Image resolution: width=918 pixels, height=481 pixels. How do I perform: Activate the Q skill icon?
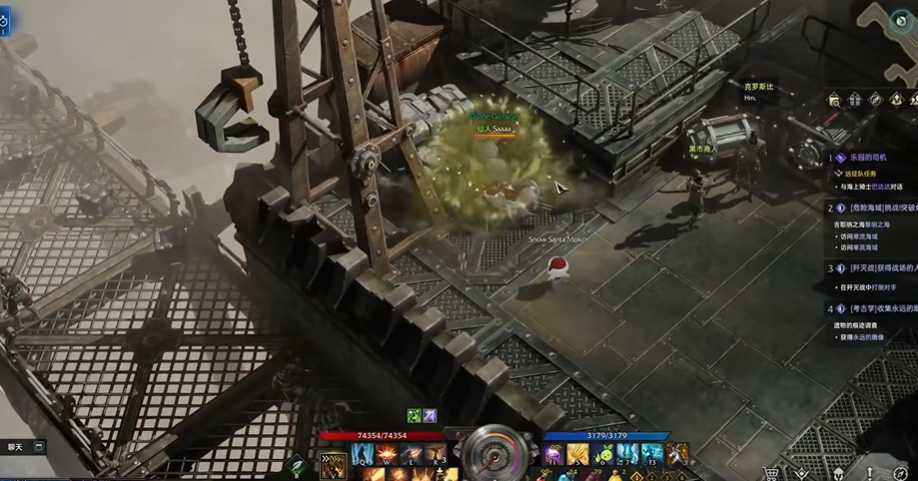tap(362, 455)
